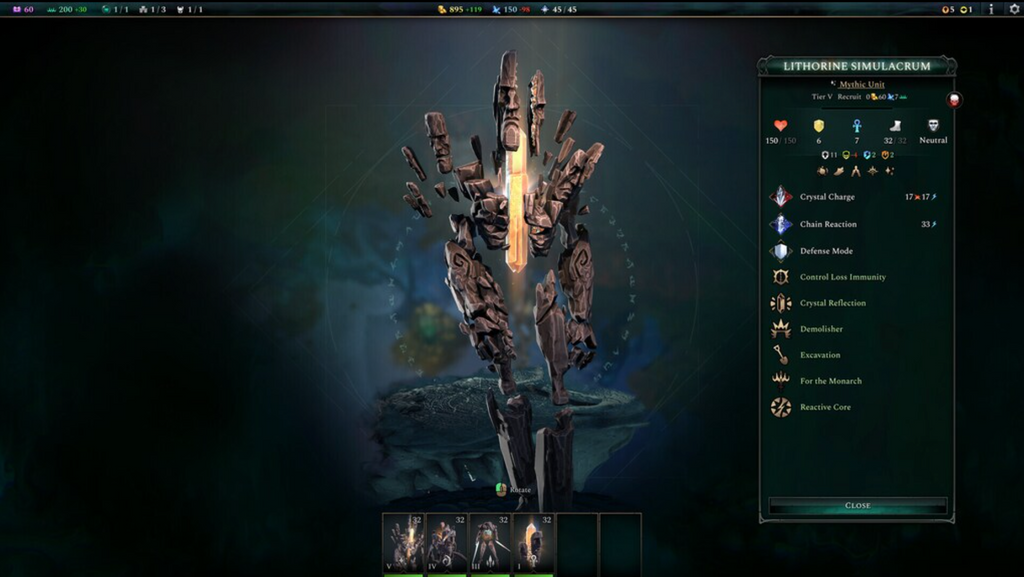This screenshot has width=1024, height=577.
Task: View the Reactive Core ability
Action: click(825, 407)
